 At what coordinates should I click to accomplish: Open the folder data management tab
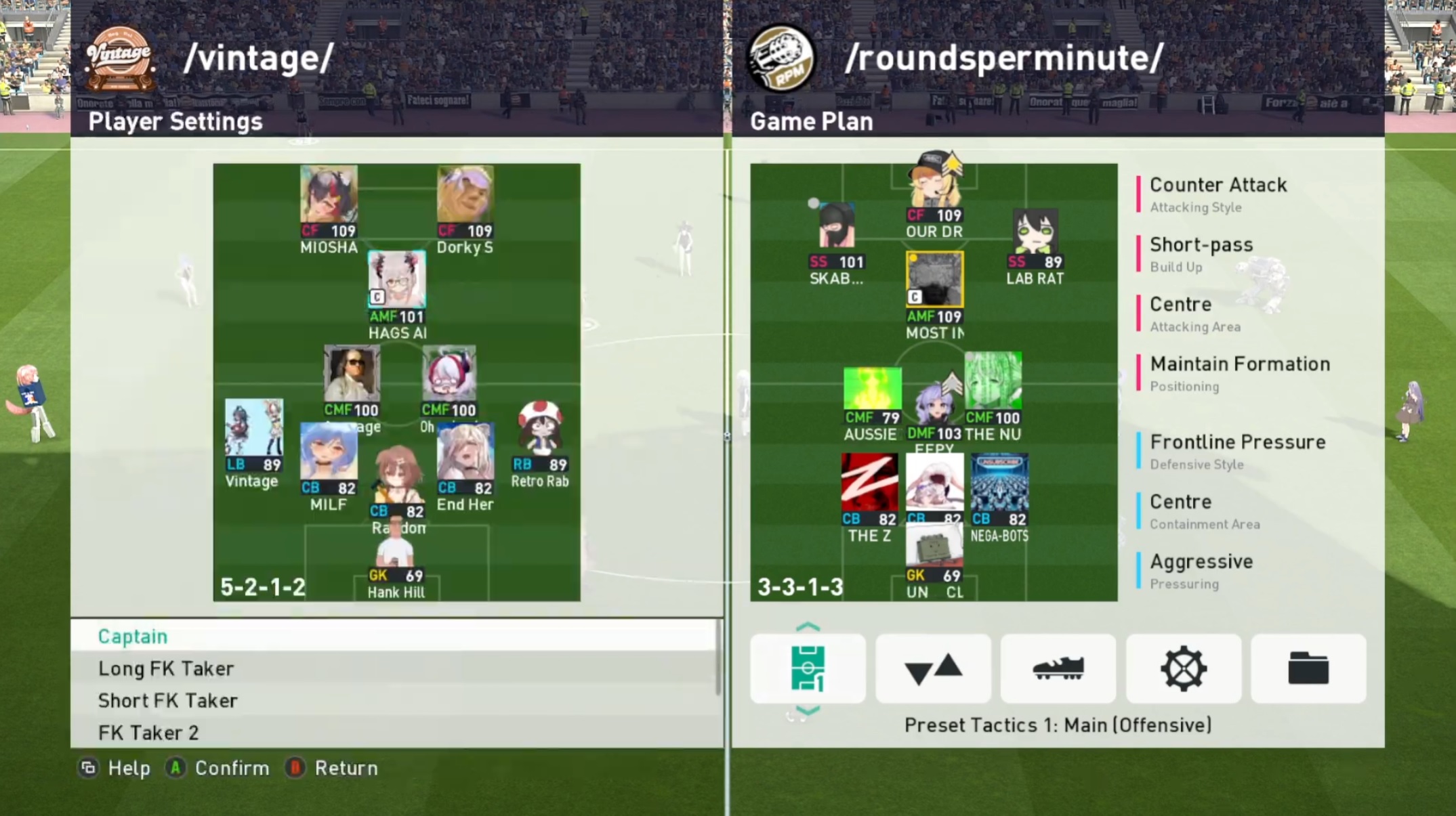(1308, 668)
